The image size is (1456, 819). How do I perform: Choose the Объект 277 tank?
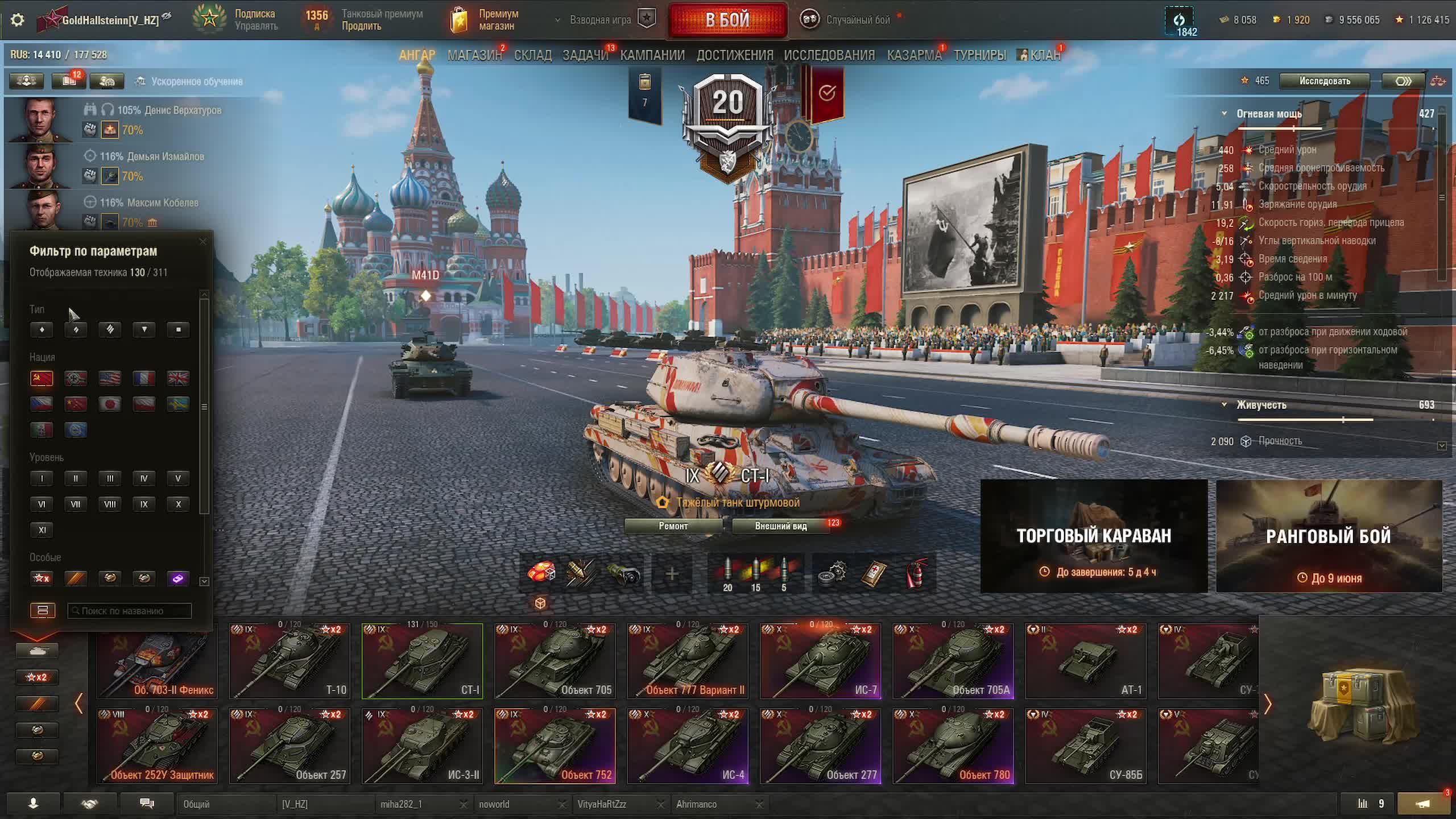[820, 746]
